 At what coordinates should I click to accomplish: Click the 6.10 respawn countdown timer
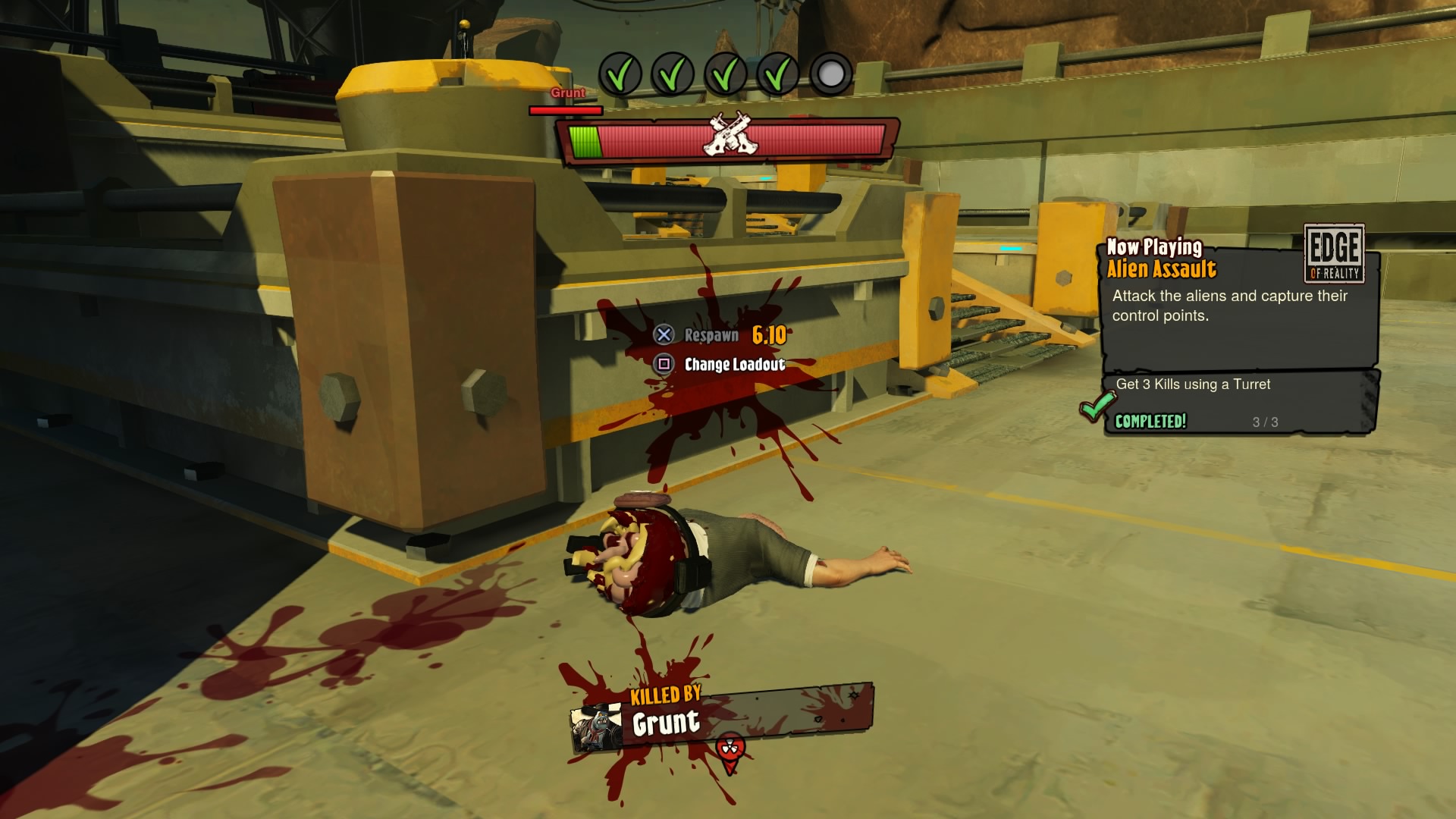tap(767, 333)
